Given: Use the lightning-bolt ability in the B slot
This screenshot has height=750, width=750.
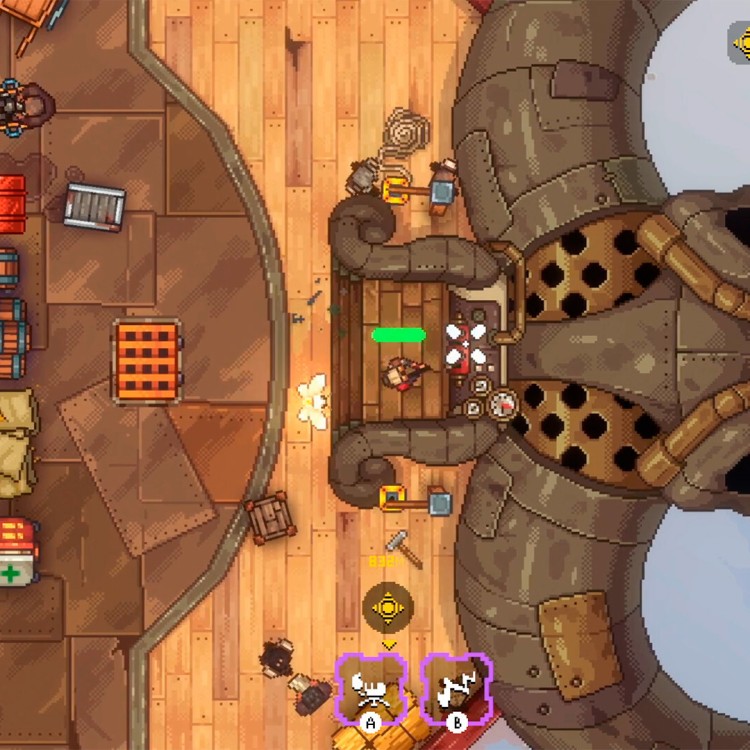Looking at the screenshot, I should coord(456,686).
